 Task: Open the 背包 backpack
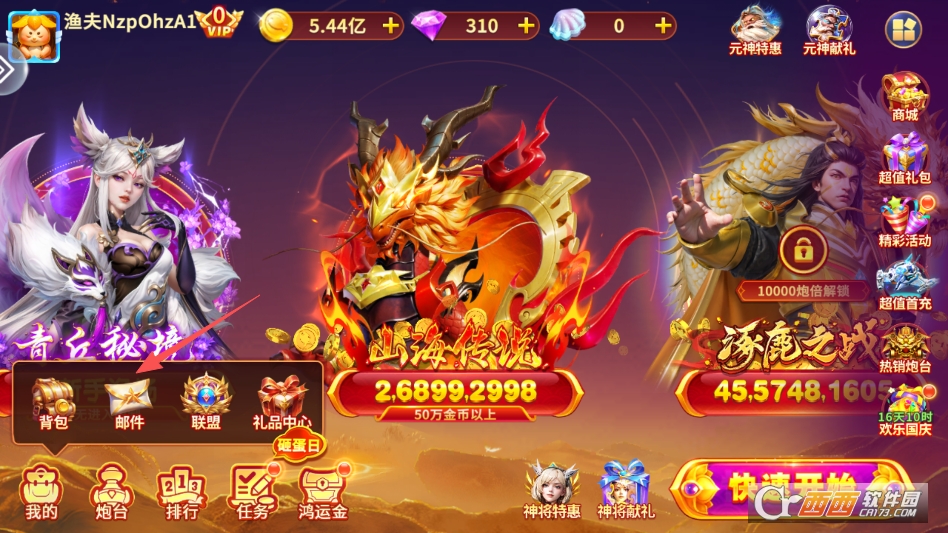pyautogui.click(x=53, y=402)
